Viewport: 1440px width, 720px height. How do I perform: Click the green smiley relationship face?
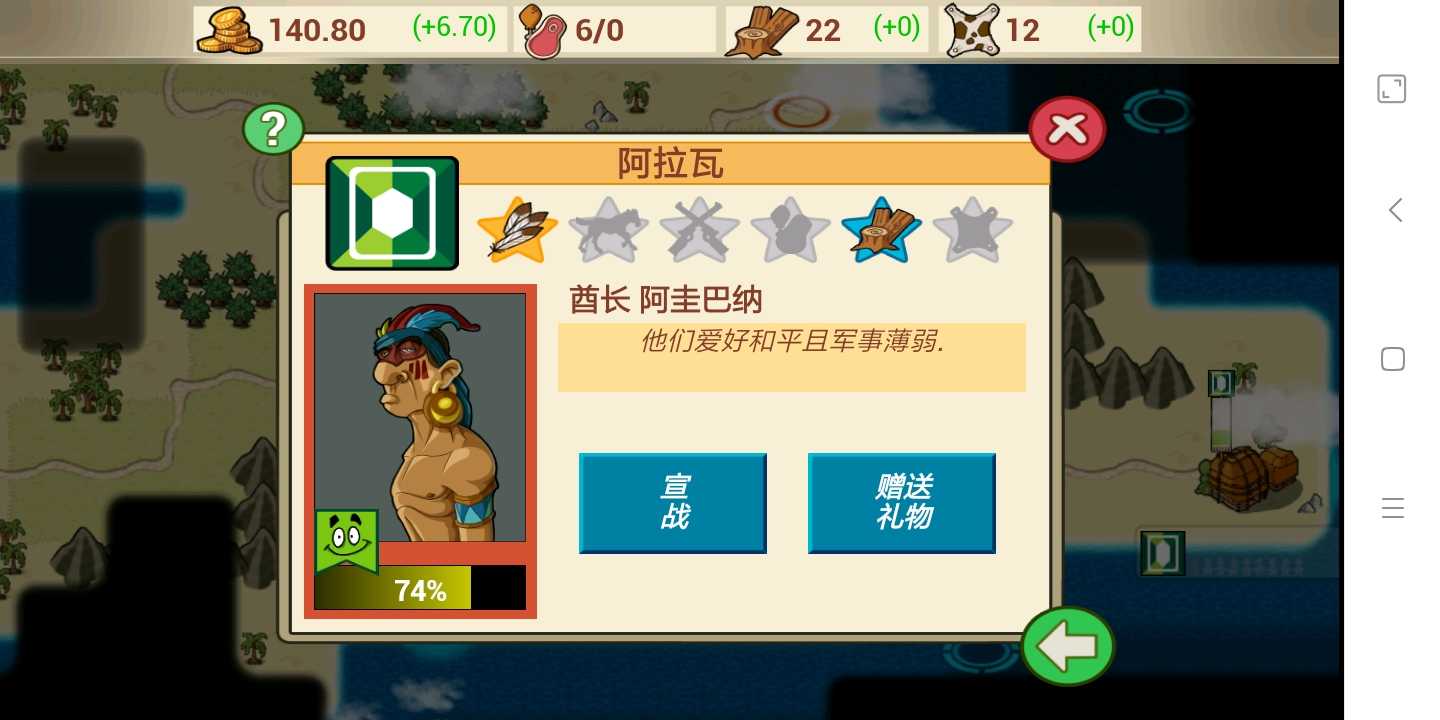pyautogui.click(x=347, y=540)
